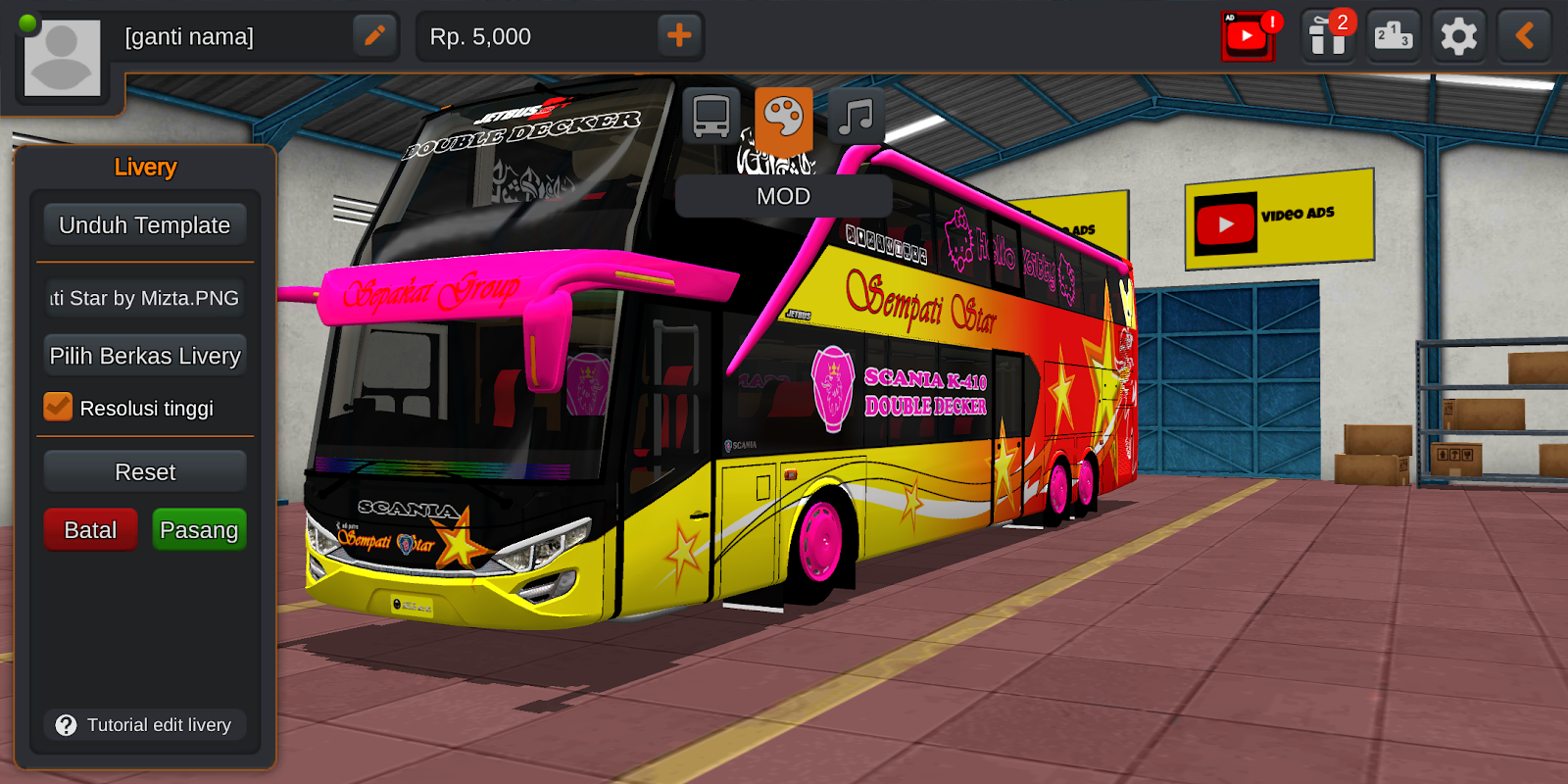Select the Star by Mizta.PNG livery file field

pyautogui.click(x=144, y=299)
